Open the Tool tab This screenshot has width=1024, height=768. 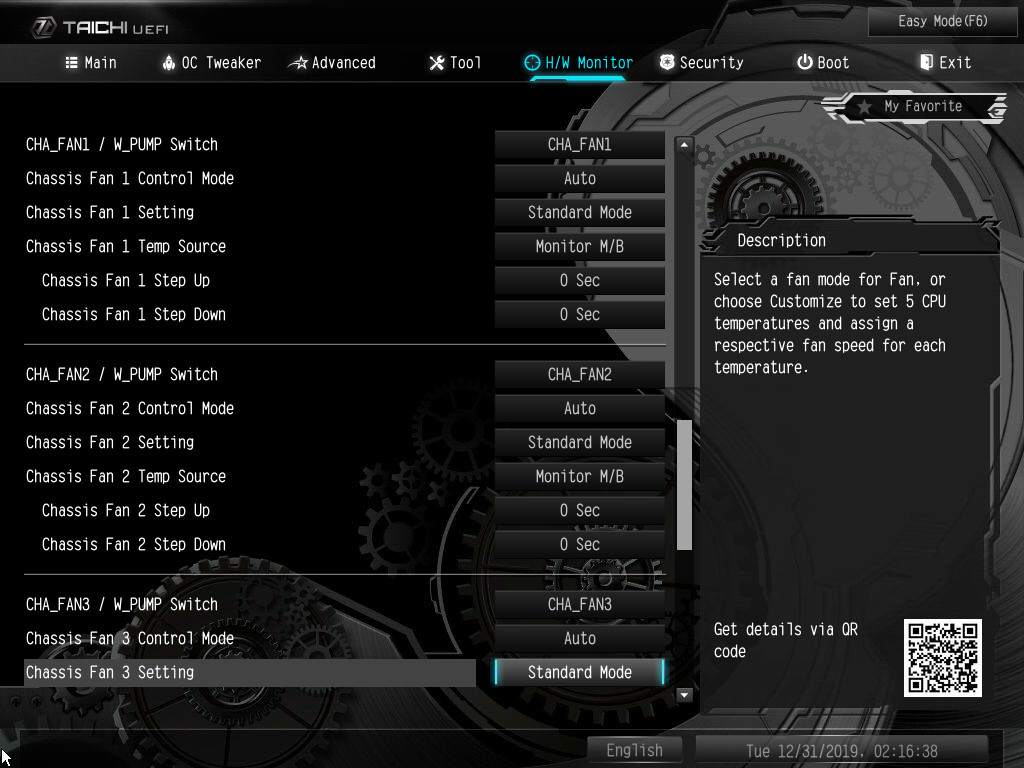coord(455,62)
